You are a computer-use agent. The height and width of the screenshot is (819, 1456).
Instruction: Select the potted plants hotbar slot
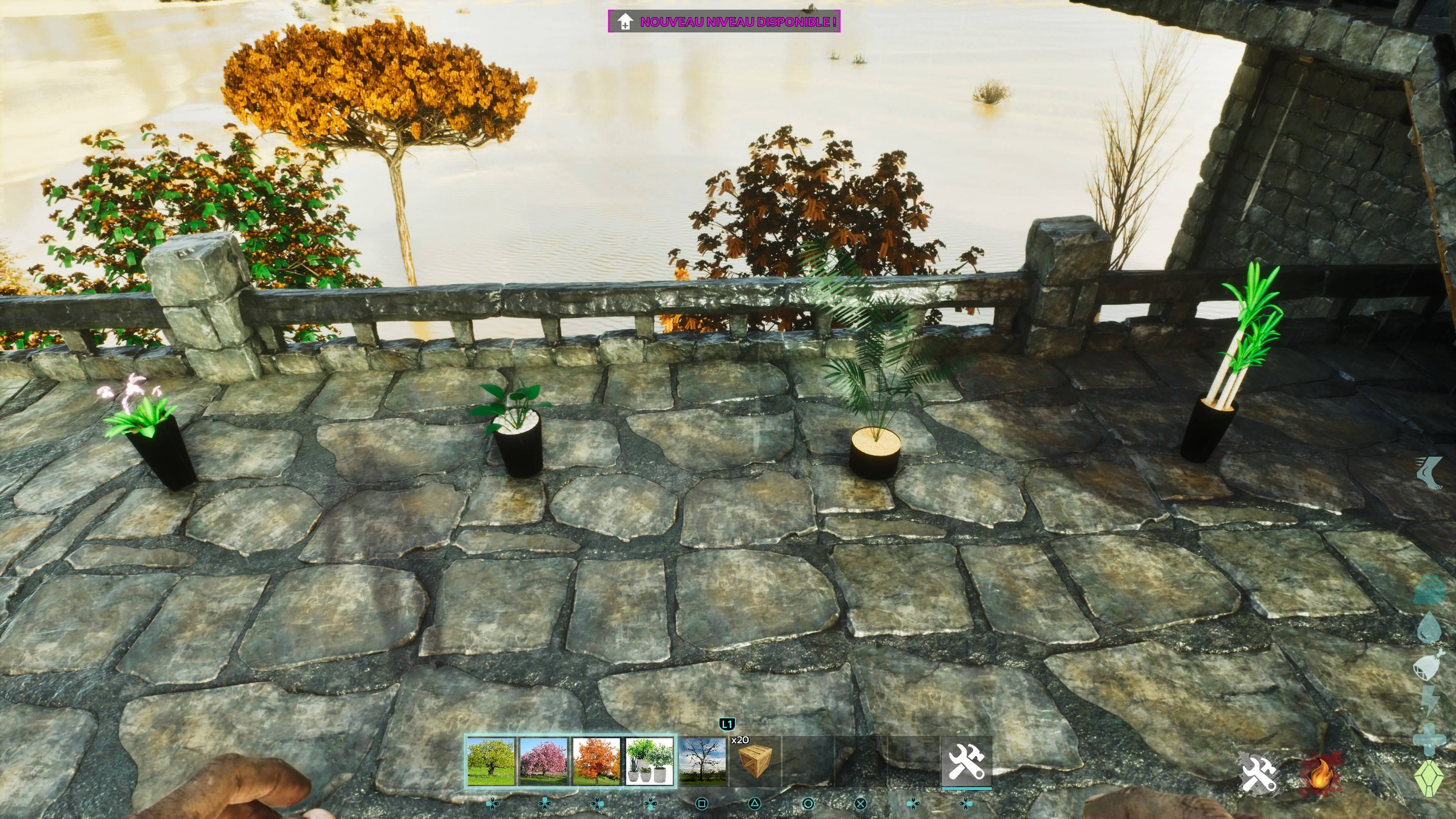[x=650, y=761]
